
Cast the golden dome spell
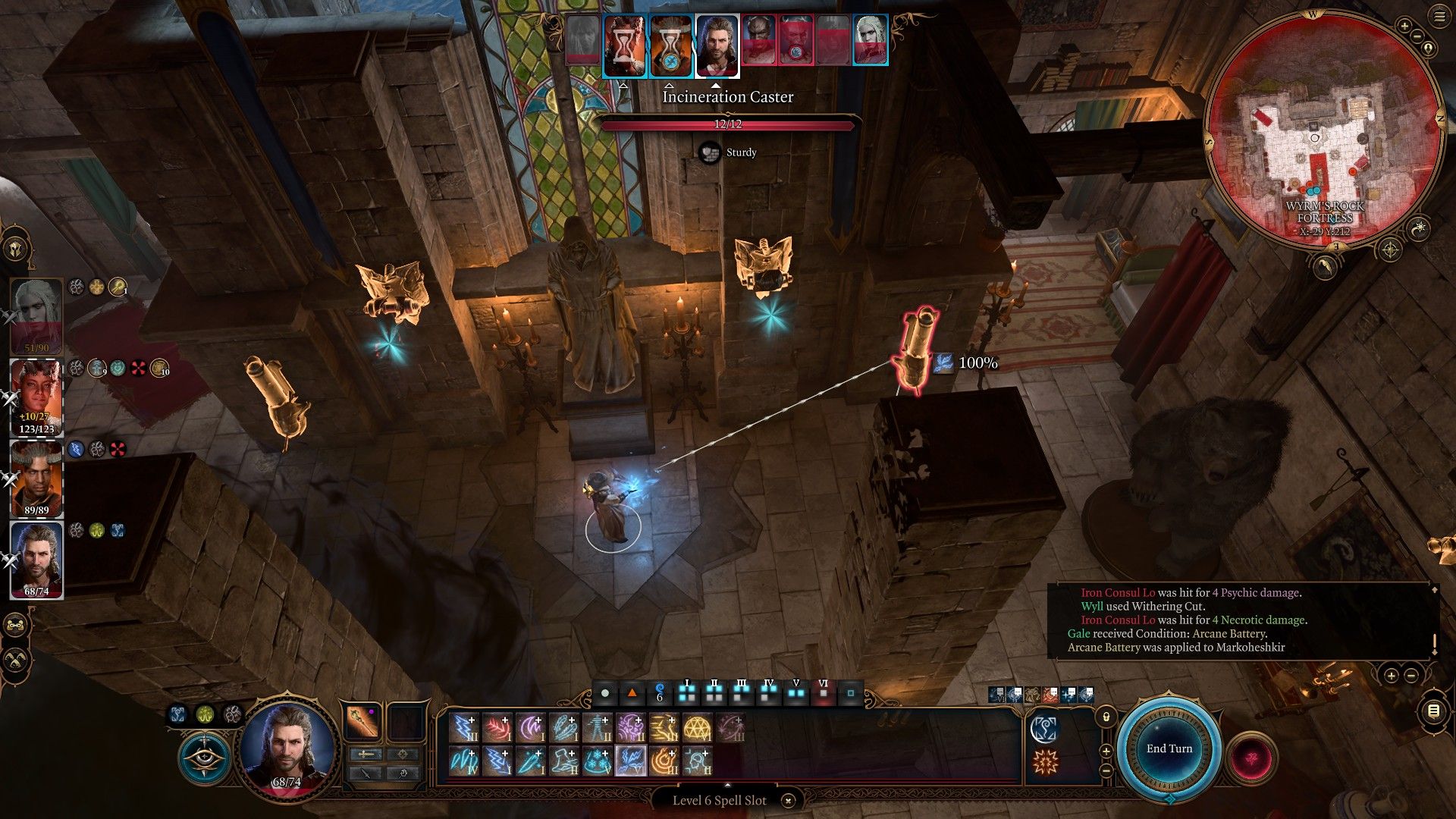tap(697, 727)
